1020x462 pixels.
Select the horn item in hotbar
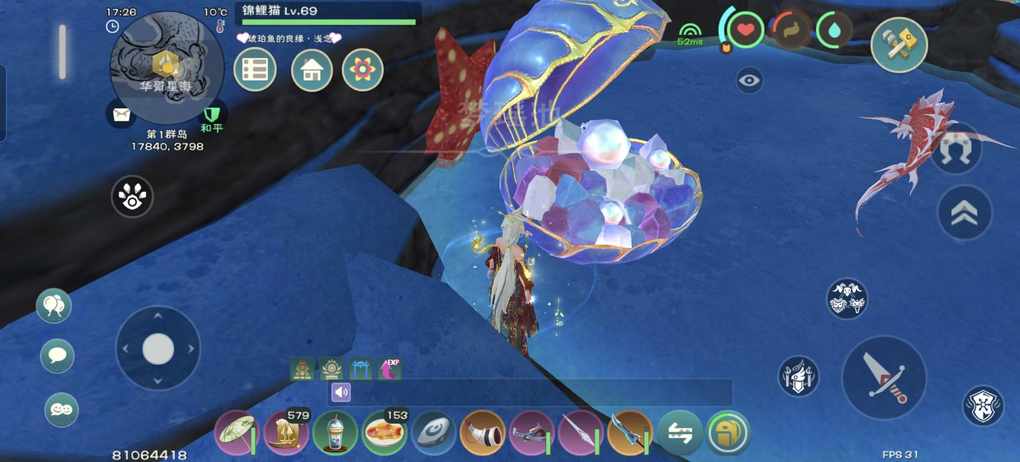click(483, 433)
